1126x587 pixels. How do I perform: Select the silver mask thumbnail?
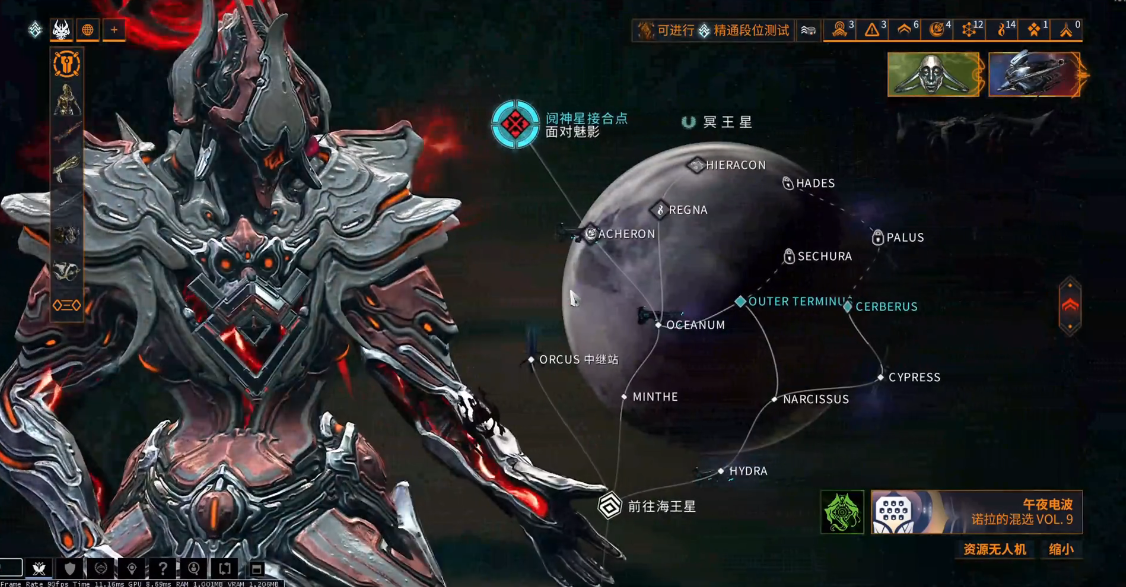point(934,75)
